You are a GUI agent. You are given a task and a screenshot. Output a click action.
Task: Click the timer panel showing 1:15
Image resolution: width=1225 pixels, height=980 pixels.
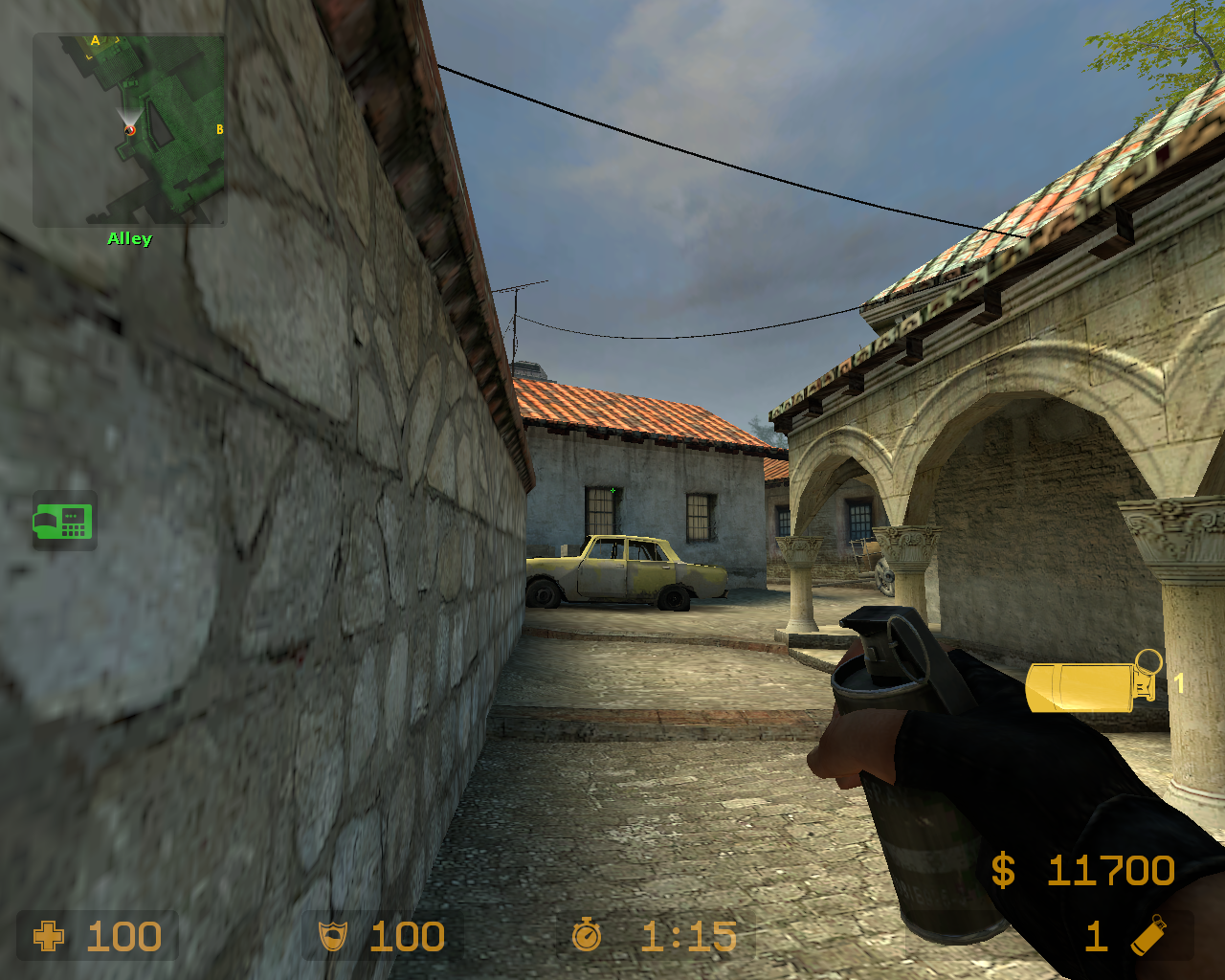(656, 936)
